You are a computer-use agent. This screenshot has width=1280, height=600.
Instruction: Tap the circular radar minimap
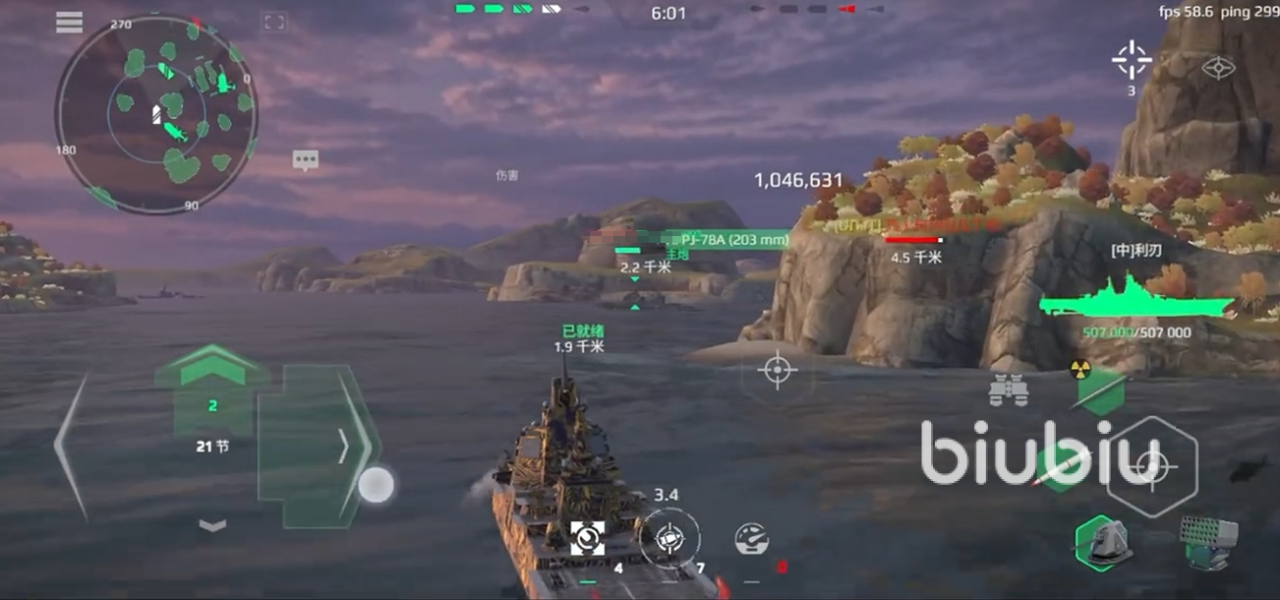(x=156, y=115)
